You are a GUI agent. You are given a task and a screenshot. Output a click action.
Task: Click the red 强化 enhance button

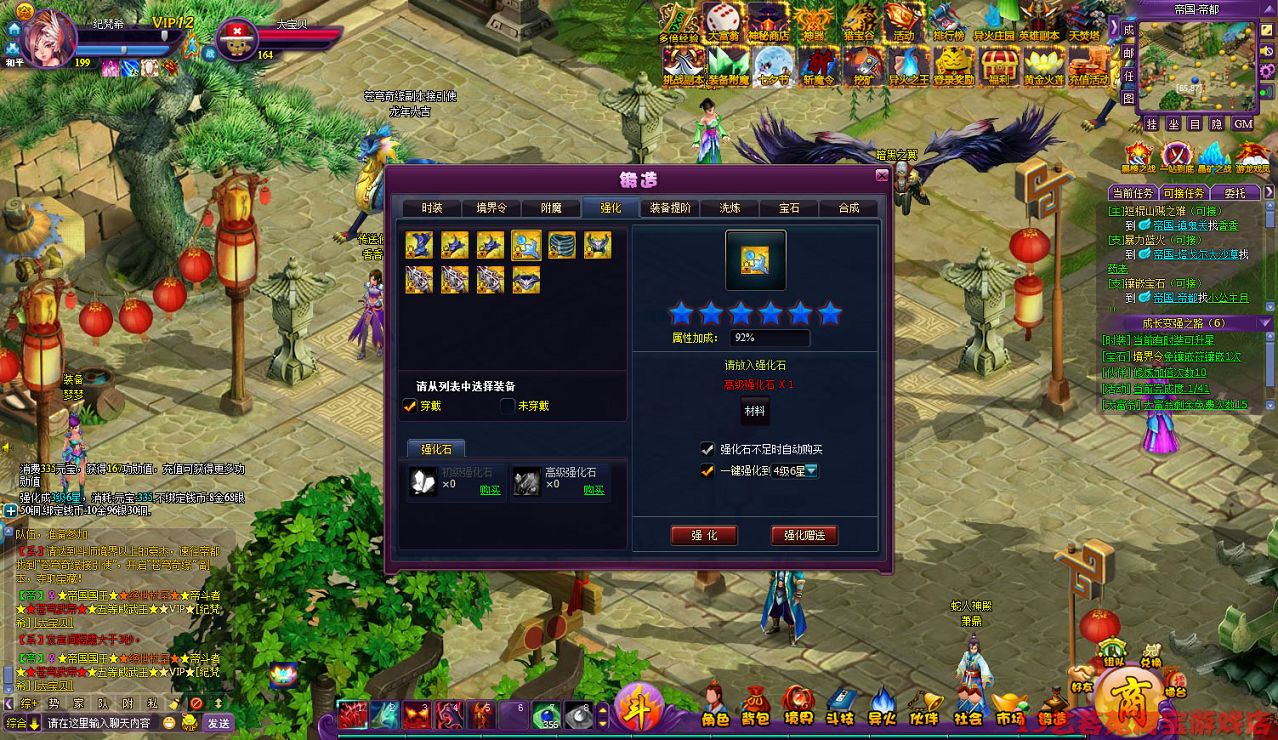point(704,536)
